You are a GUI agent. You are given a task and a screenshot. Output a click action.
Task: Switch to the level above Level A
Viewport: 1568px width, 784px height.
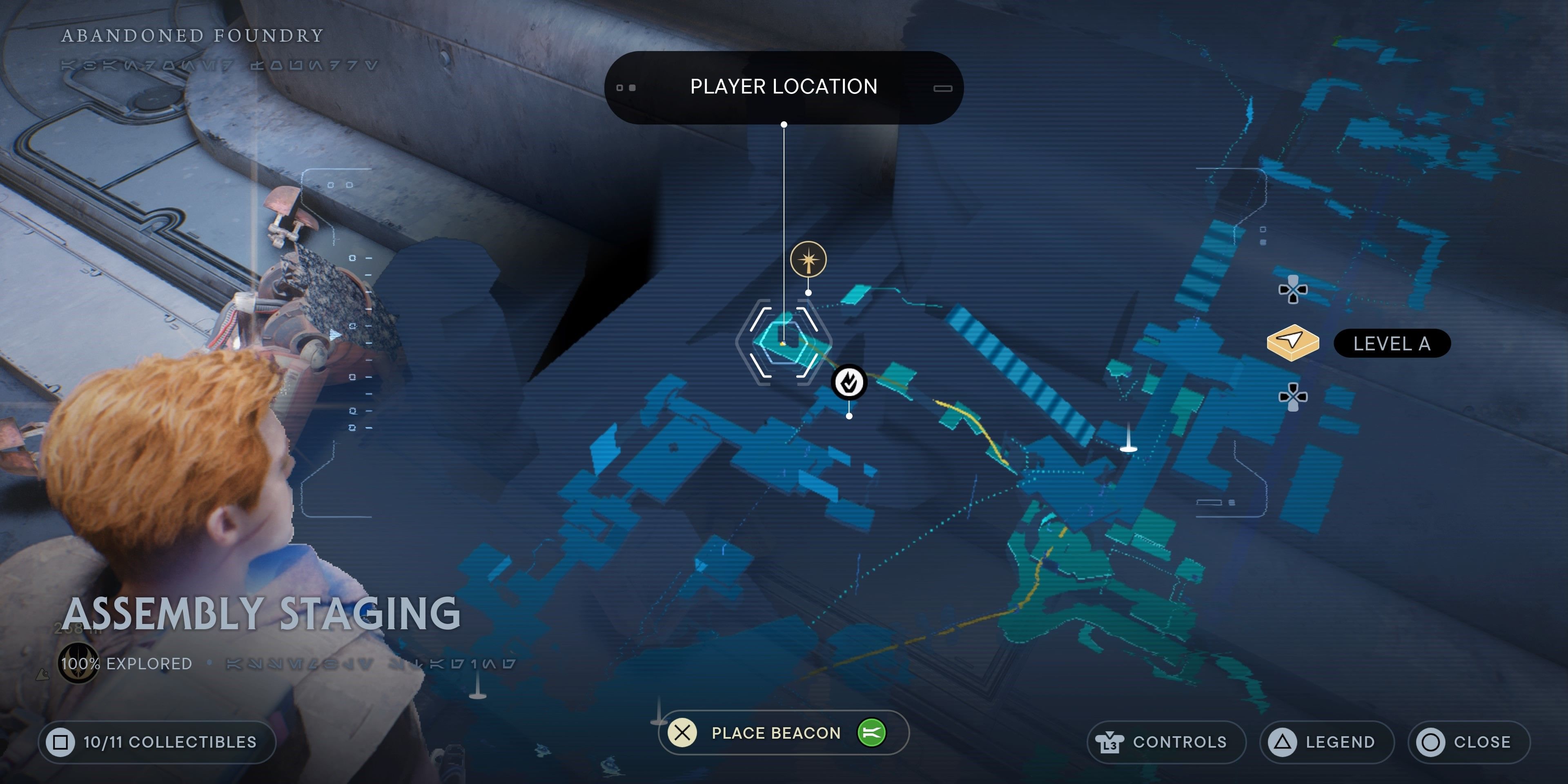coord(1293,290)
